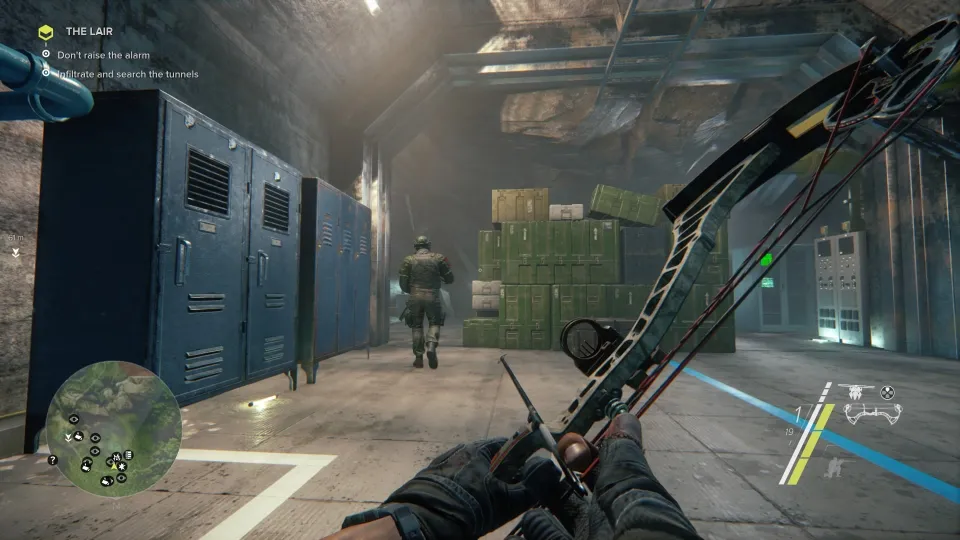This screenshot has width=960, height=540.
Task: Click the question mark marker on minimap
Action: click(52, 461)
